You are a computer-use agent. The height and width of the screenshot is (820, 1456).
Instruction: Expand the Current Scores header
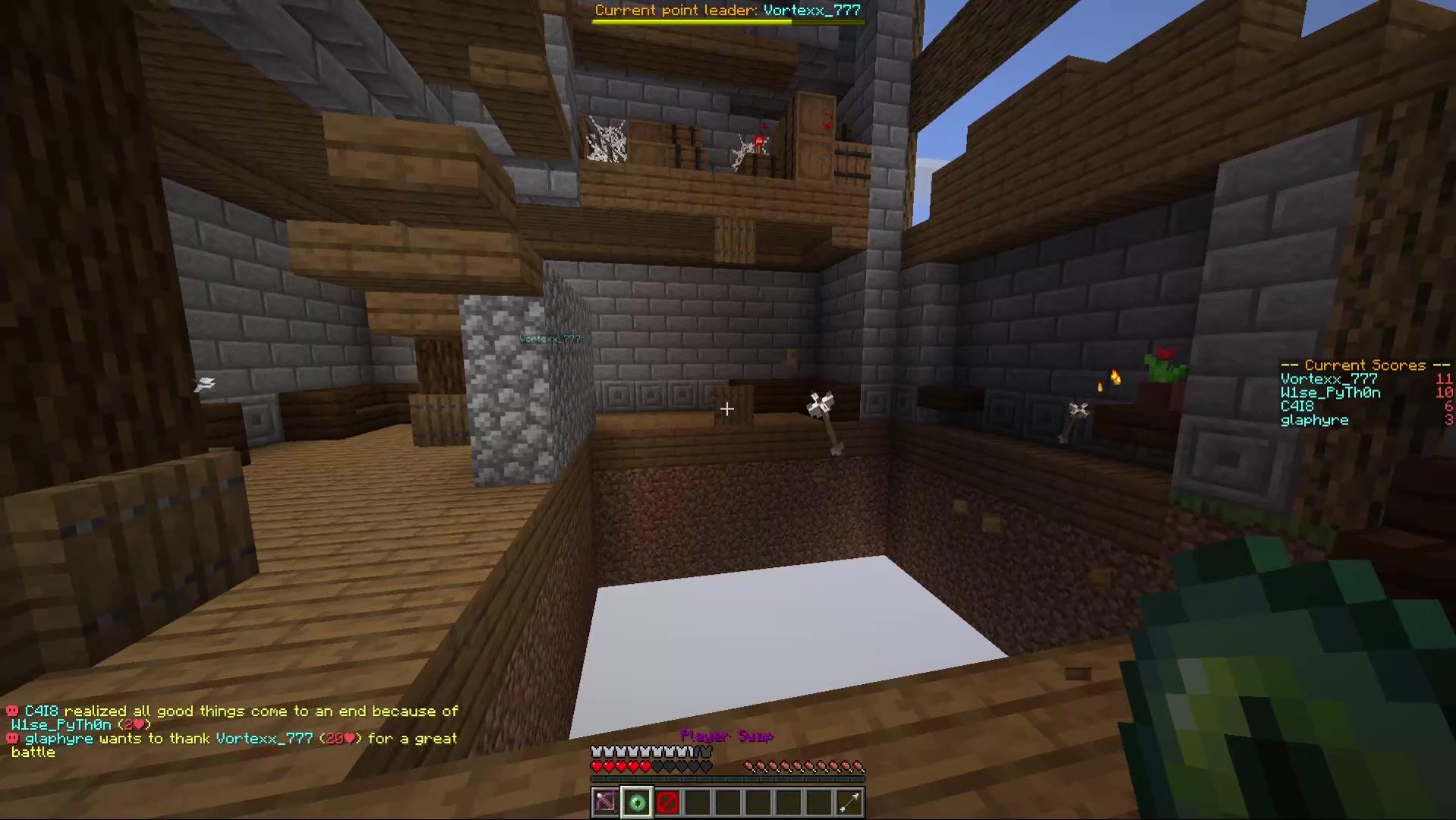(x=1364, y=365)
